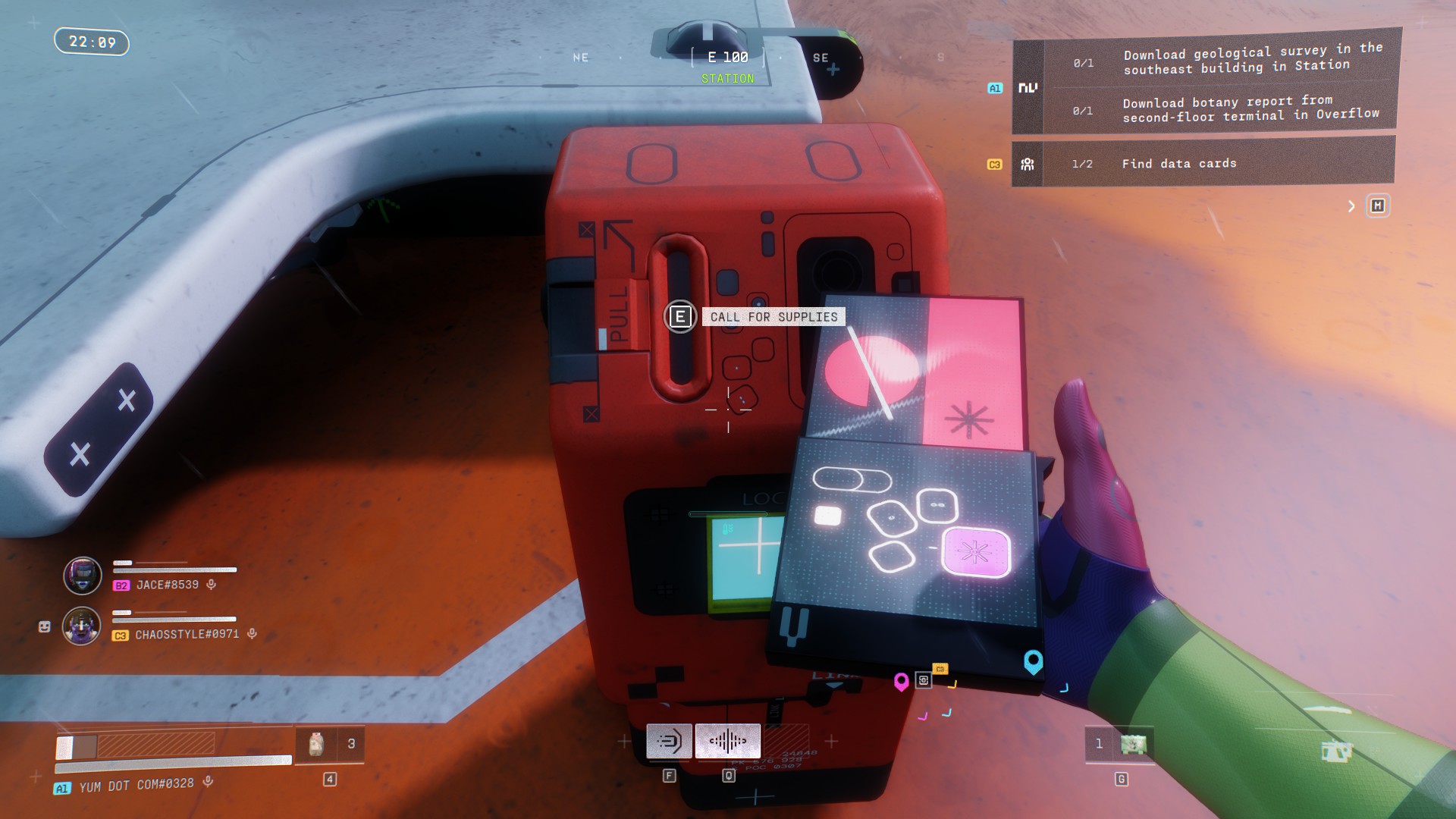Image resolution: width=1456 pixels, height=819 pixels.
Task: Select squadmate JACE#8539's portrait
Action: point(83,576)
